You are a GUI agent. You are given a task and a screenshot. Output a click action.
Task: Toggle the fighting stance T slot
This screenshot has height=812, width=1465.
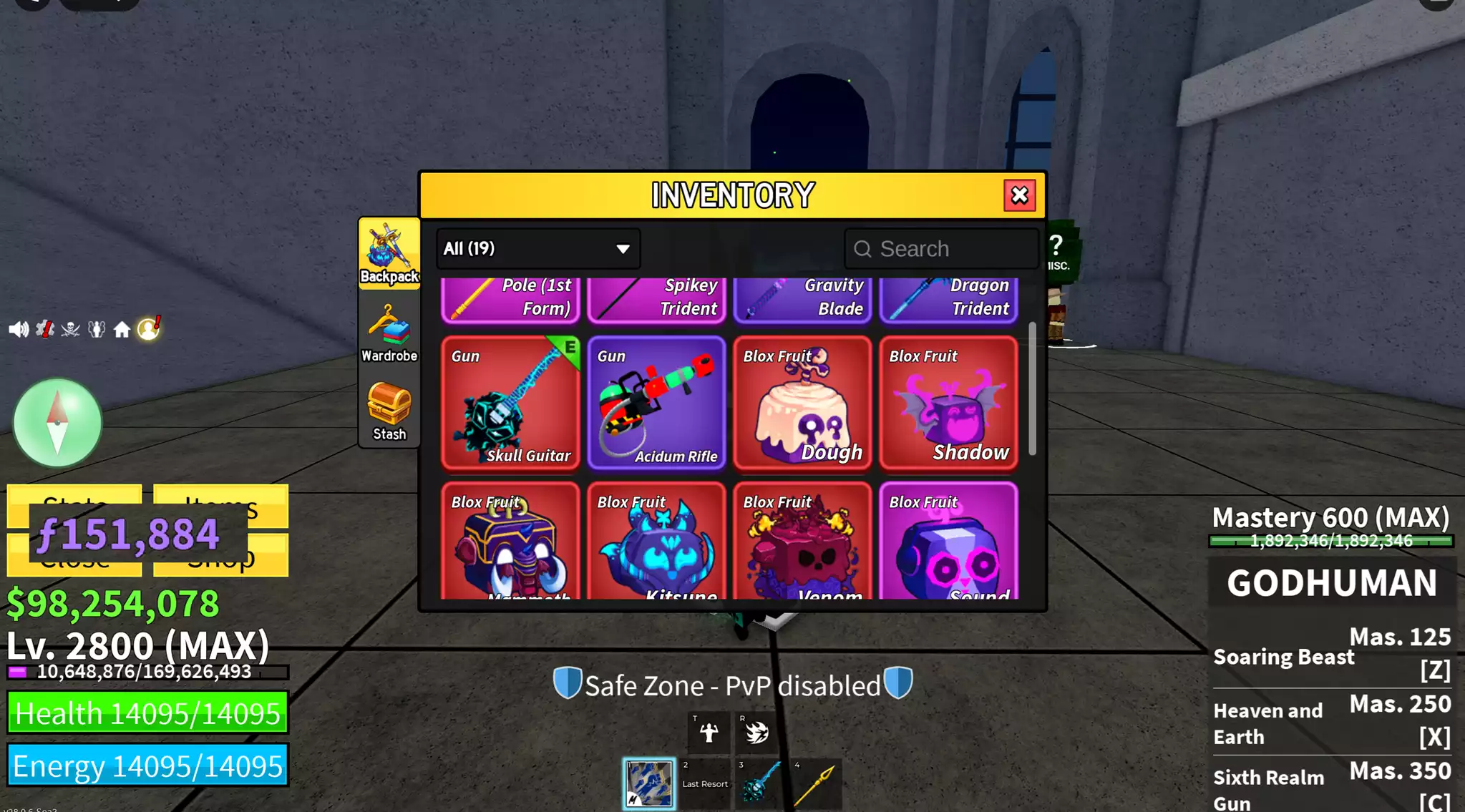[711, 732]
